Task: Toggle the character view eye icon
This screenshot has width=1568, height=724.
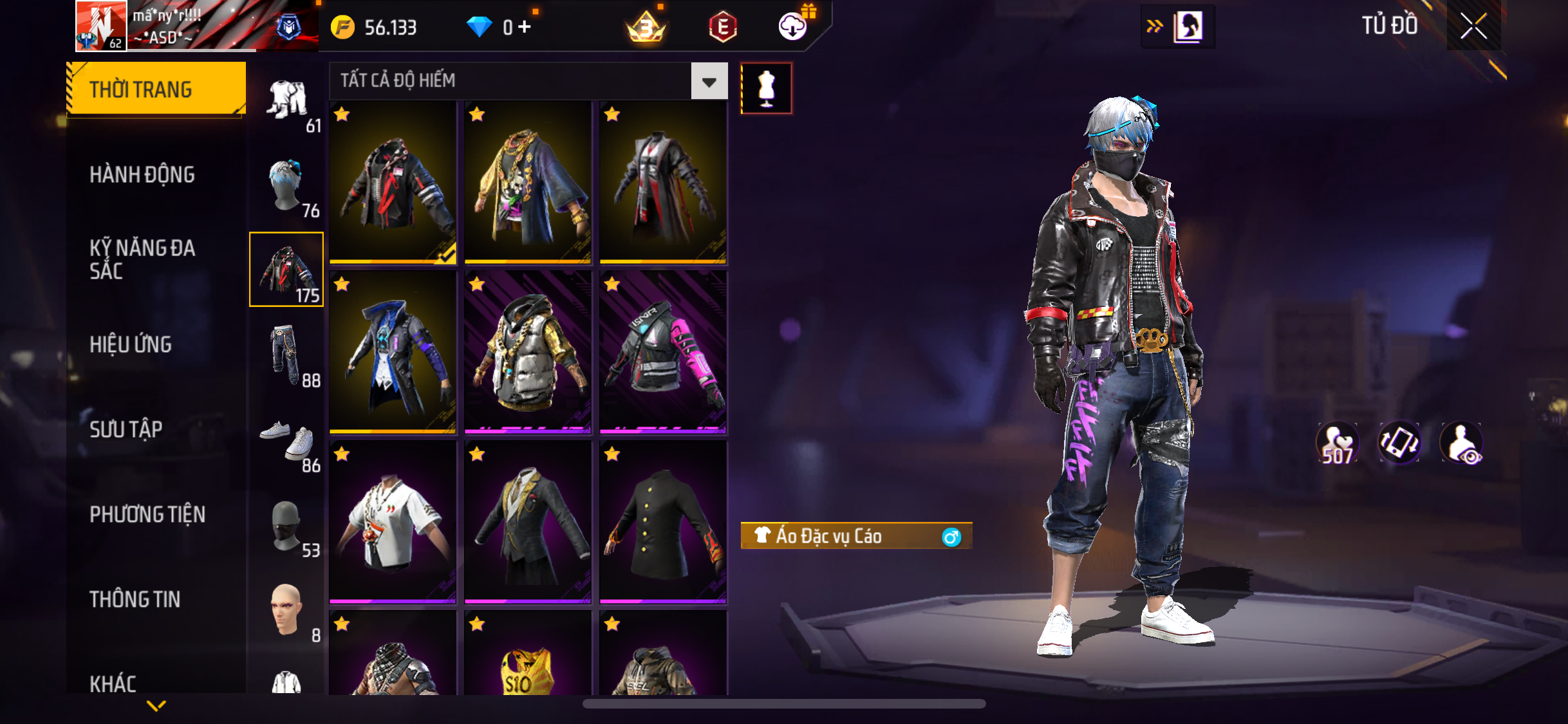Action: [x=1462, y=443]
